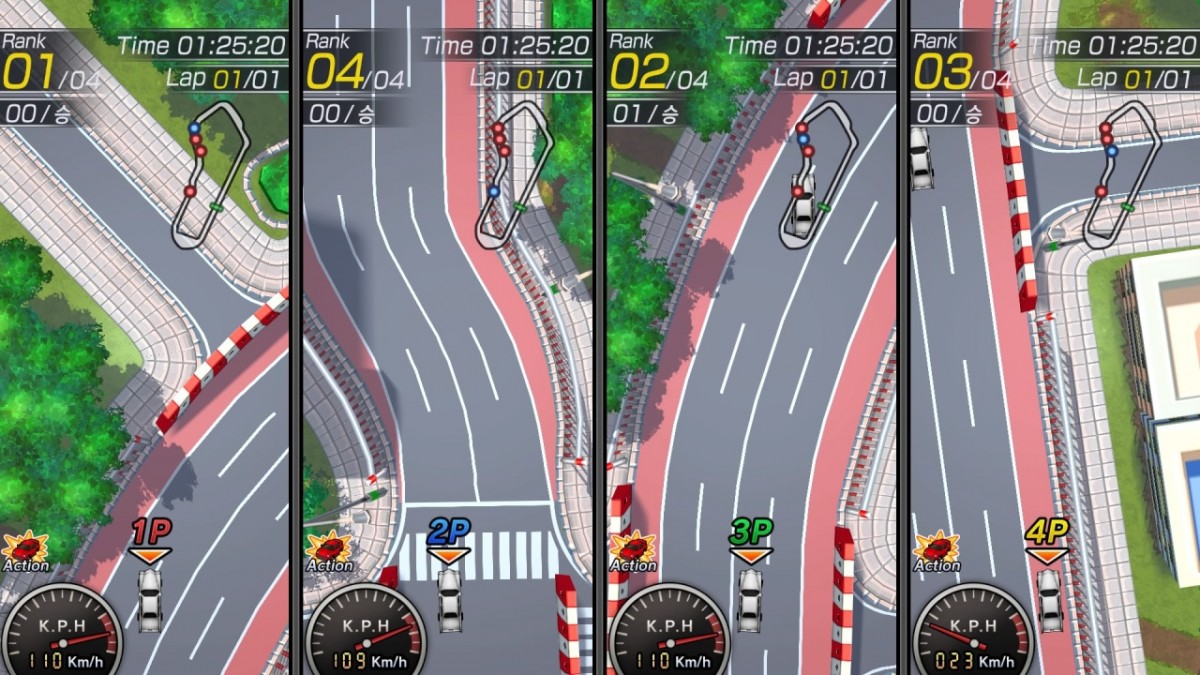Trigger the Action icon next to 2P

click(329, 549)
